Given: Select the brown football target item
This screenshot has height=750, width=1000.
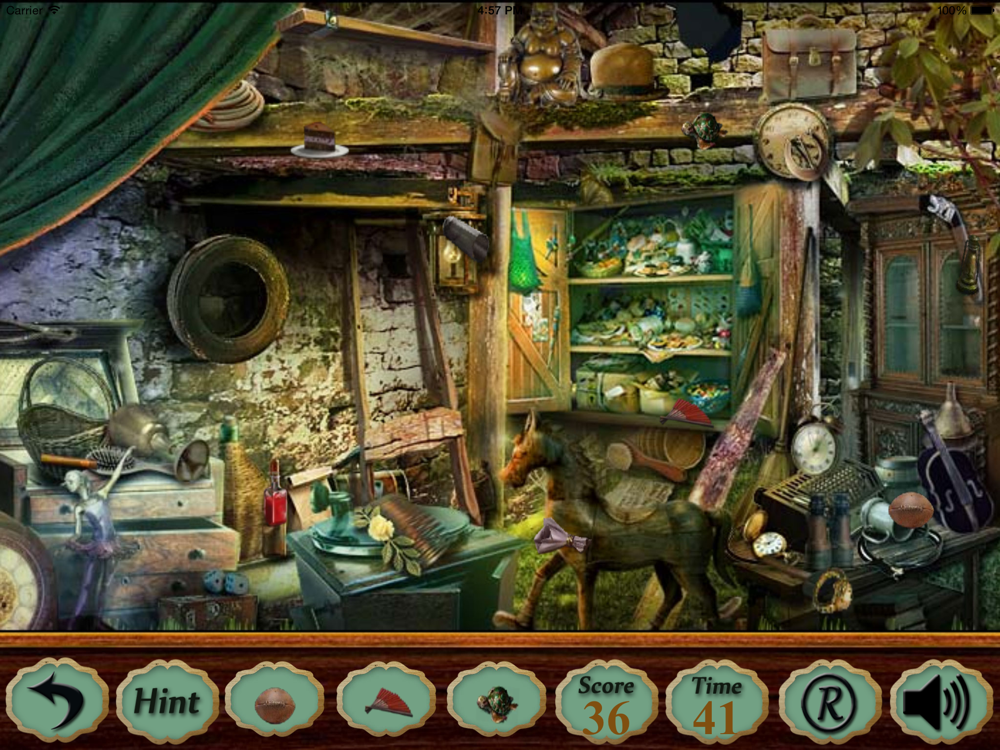Looking at the screenshot, I should [x=275, y=701].
